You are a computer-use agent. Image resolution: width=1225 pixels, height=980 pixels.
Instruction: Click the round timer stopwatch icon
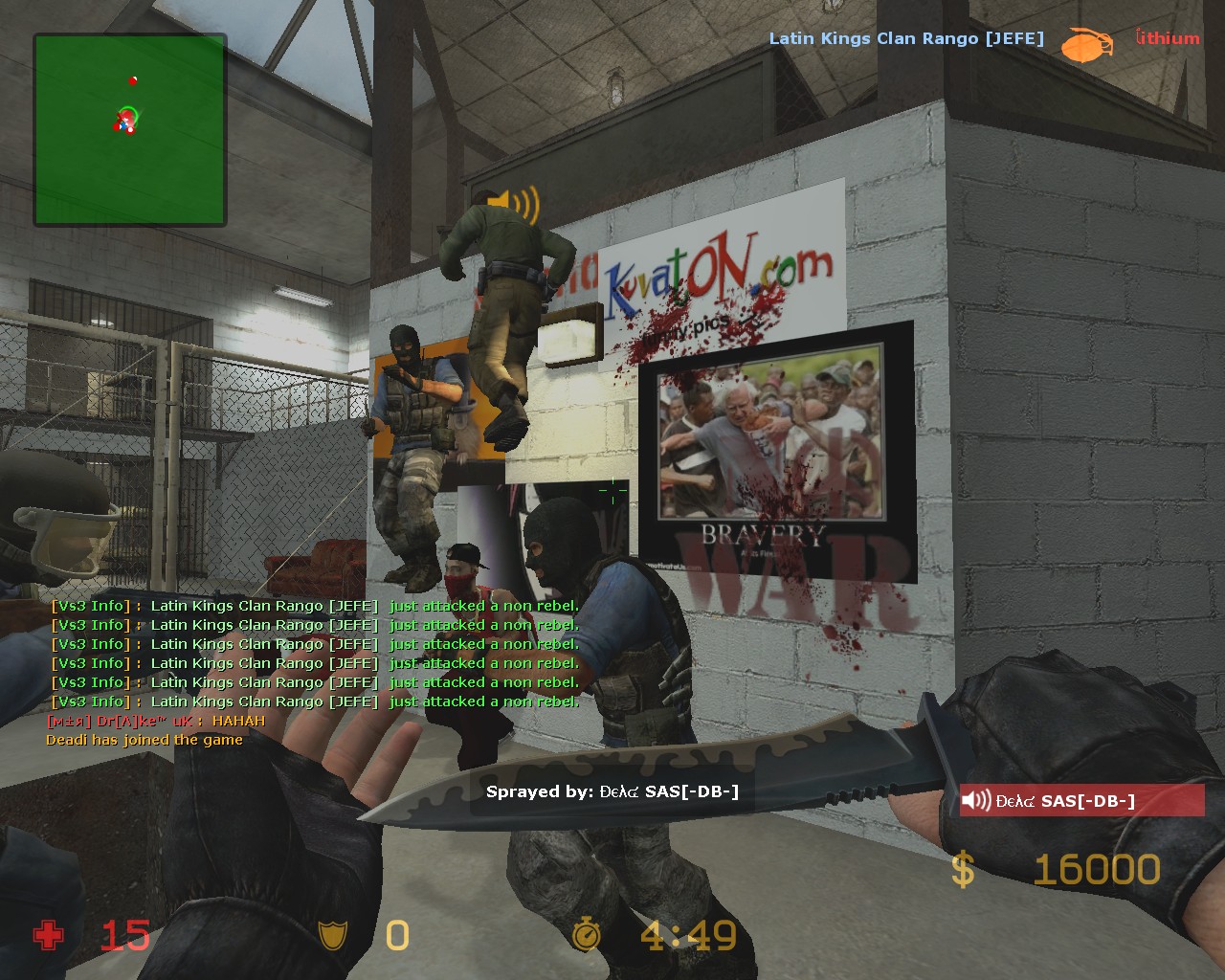586,934
